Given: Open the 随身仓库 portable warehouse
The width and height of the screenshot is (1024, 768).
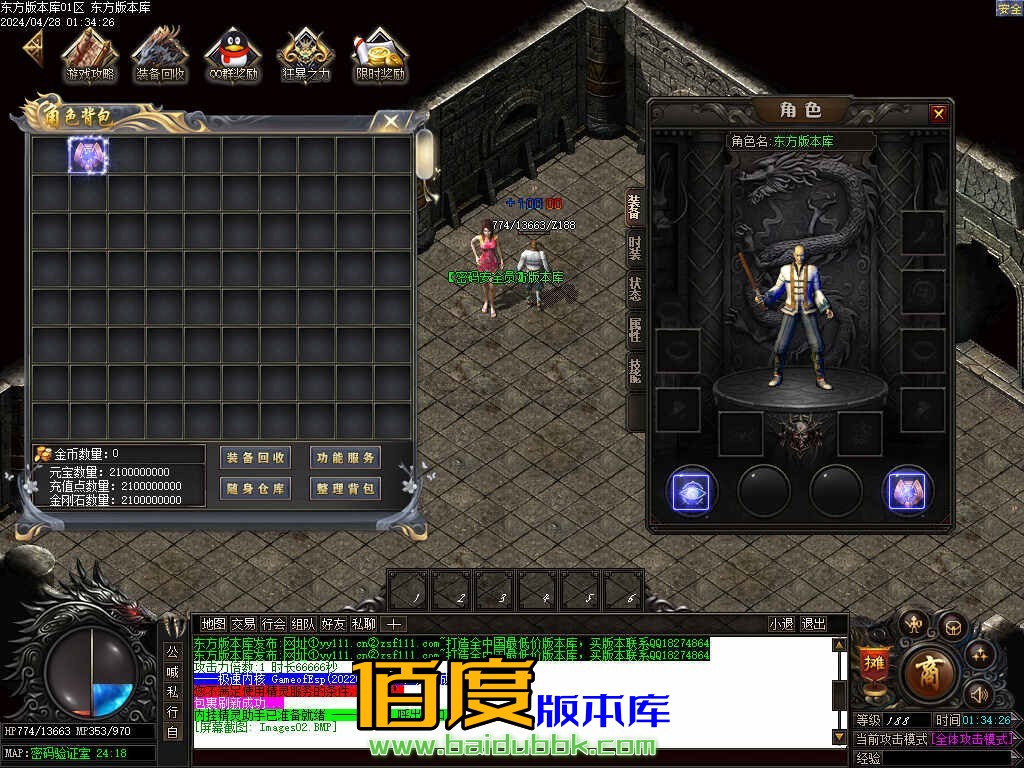Looking at the screenshot, I should point(256,489).
